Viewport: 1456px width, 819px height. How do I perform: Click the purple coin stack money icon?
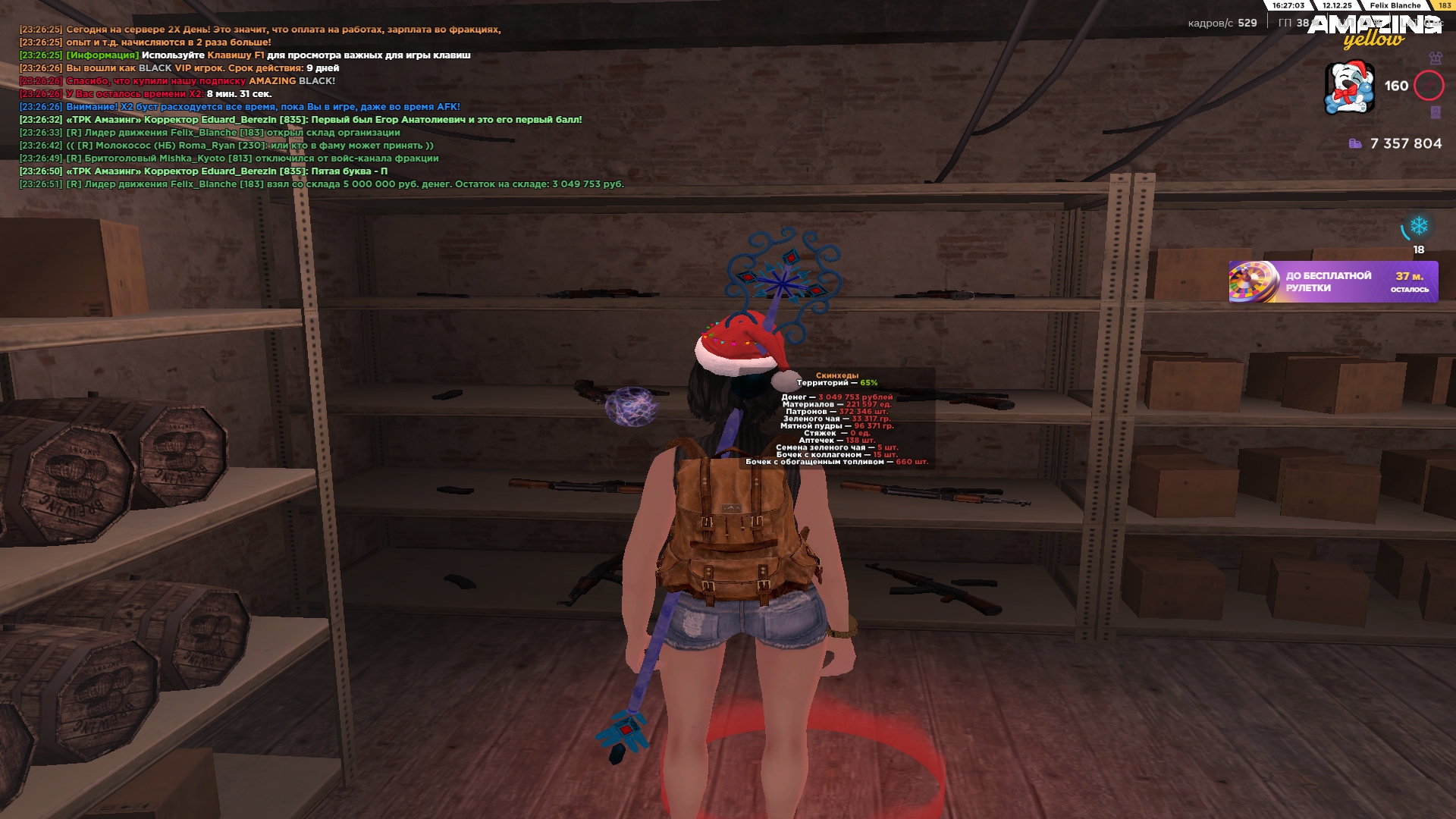pos(1355,143)
